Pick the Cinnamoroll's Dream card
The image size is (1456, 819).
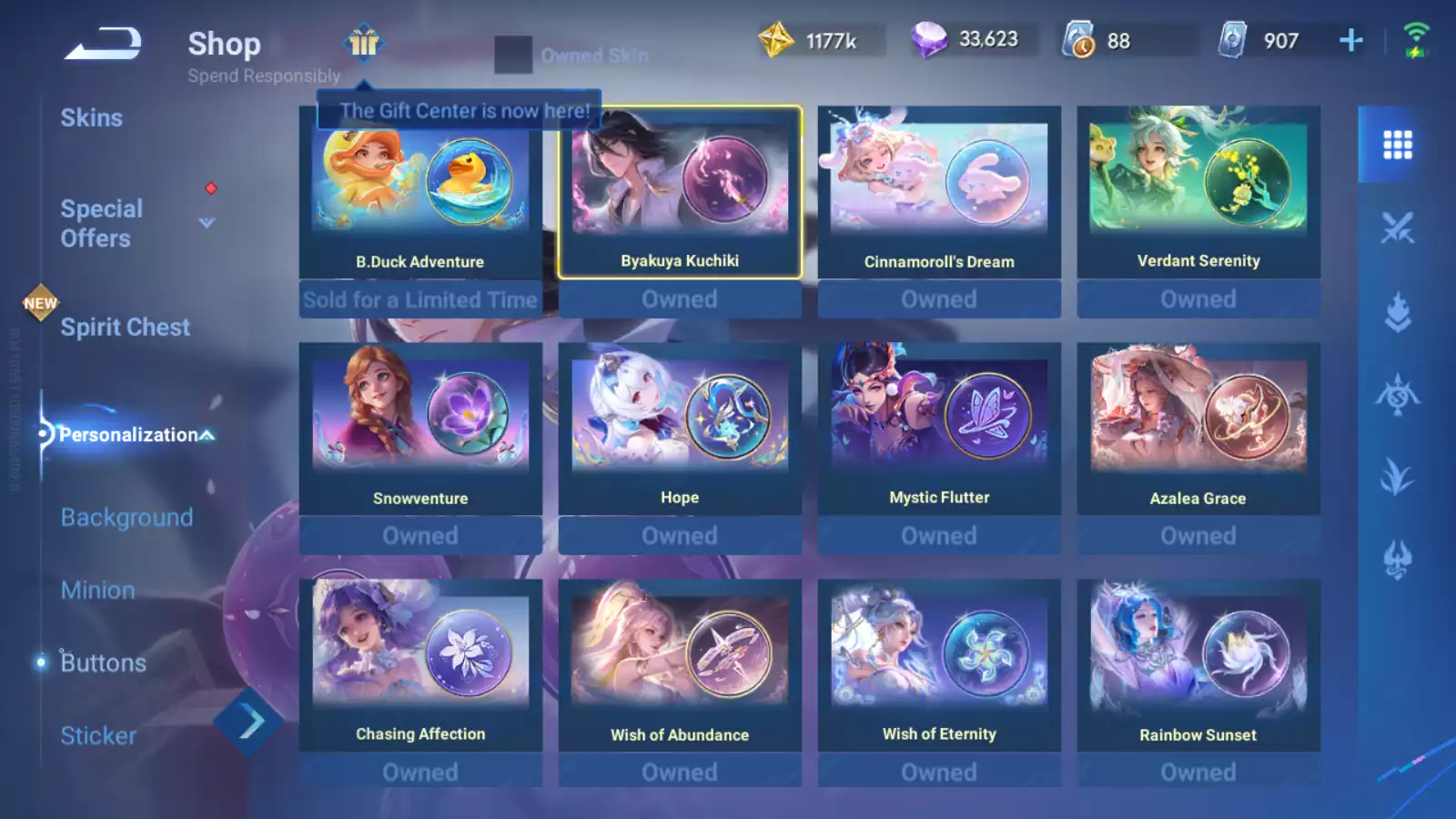click(x=938, y=193)
